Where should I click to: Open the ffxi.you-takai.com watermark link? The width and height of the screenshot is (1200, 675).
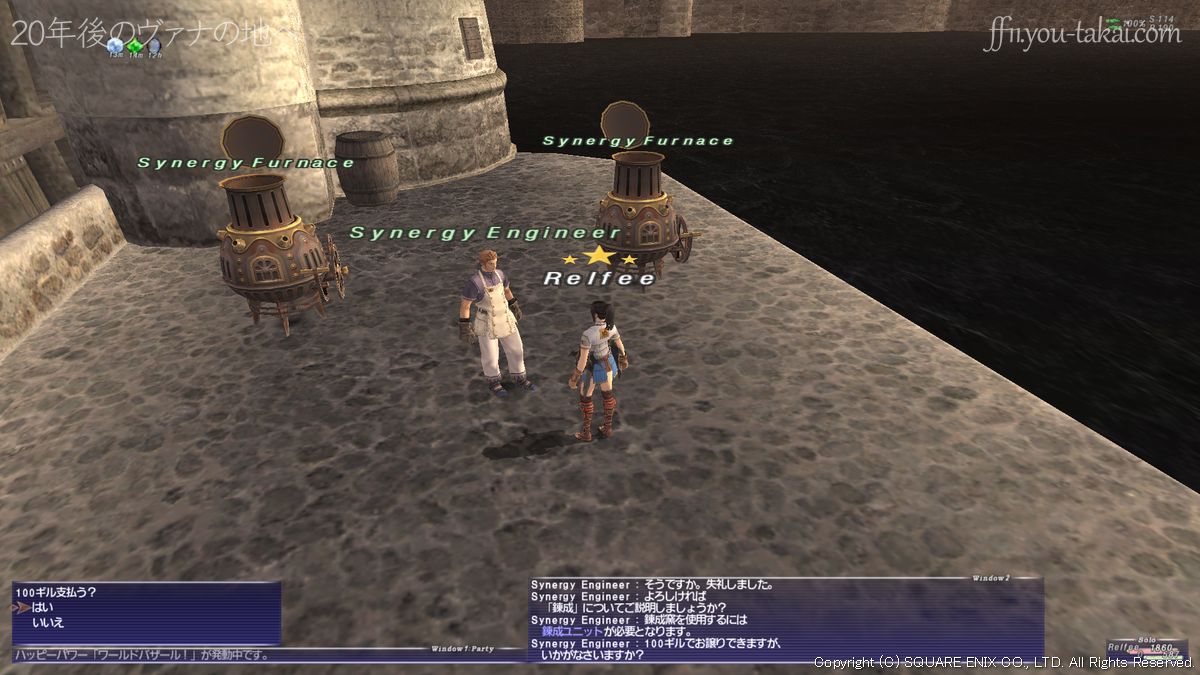coord(1082,36)
